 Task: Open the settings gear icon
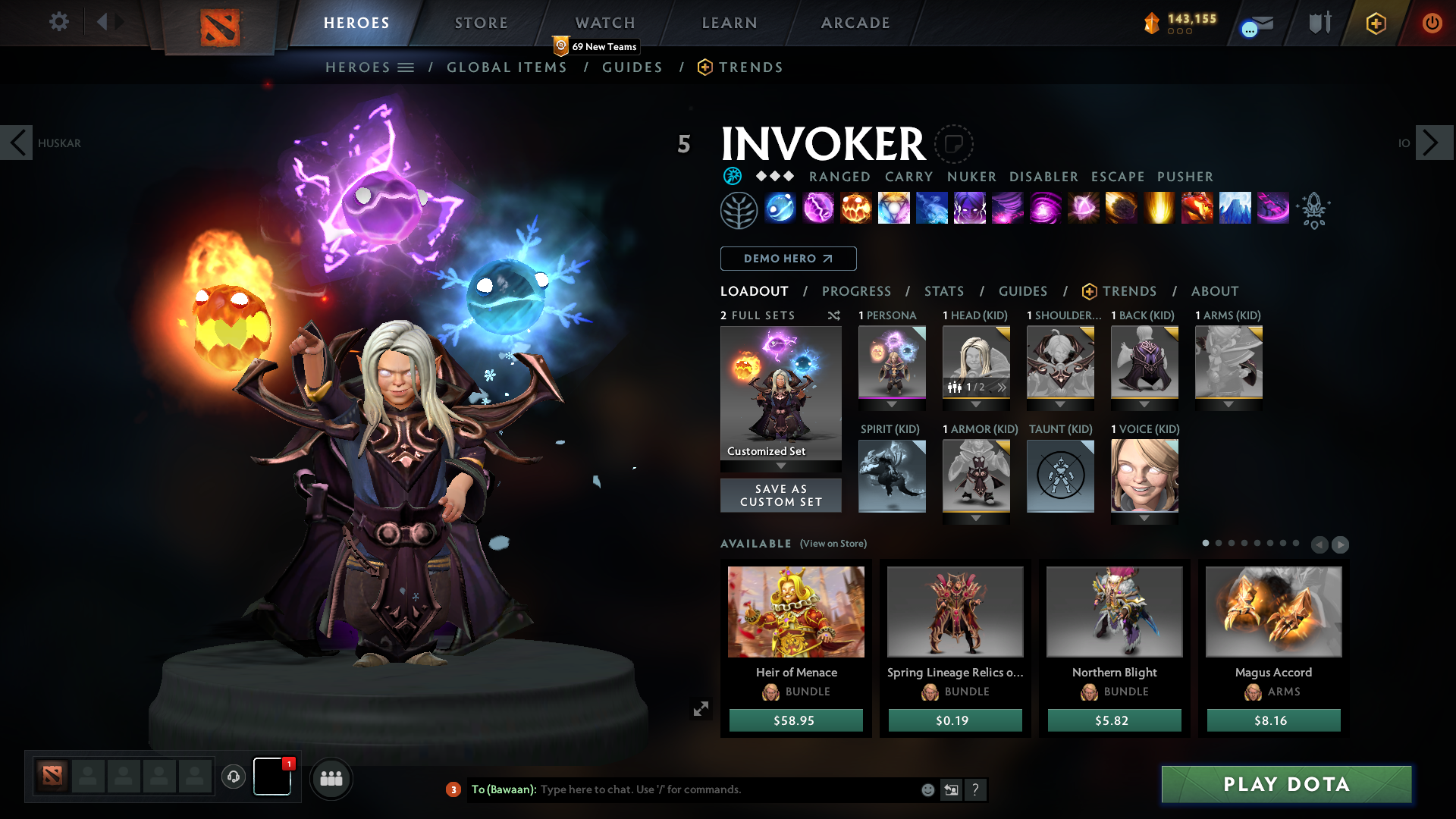pos(59,21)
